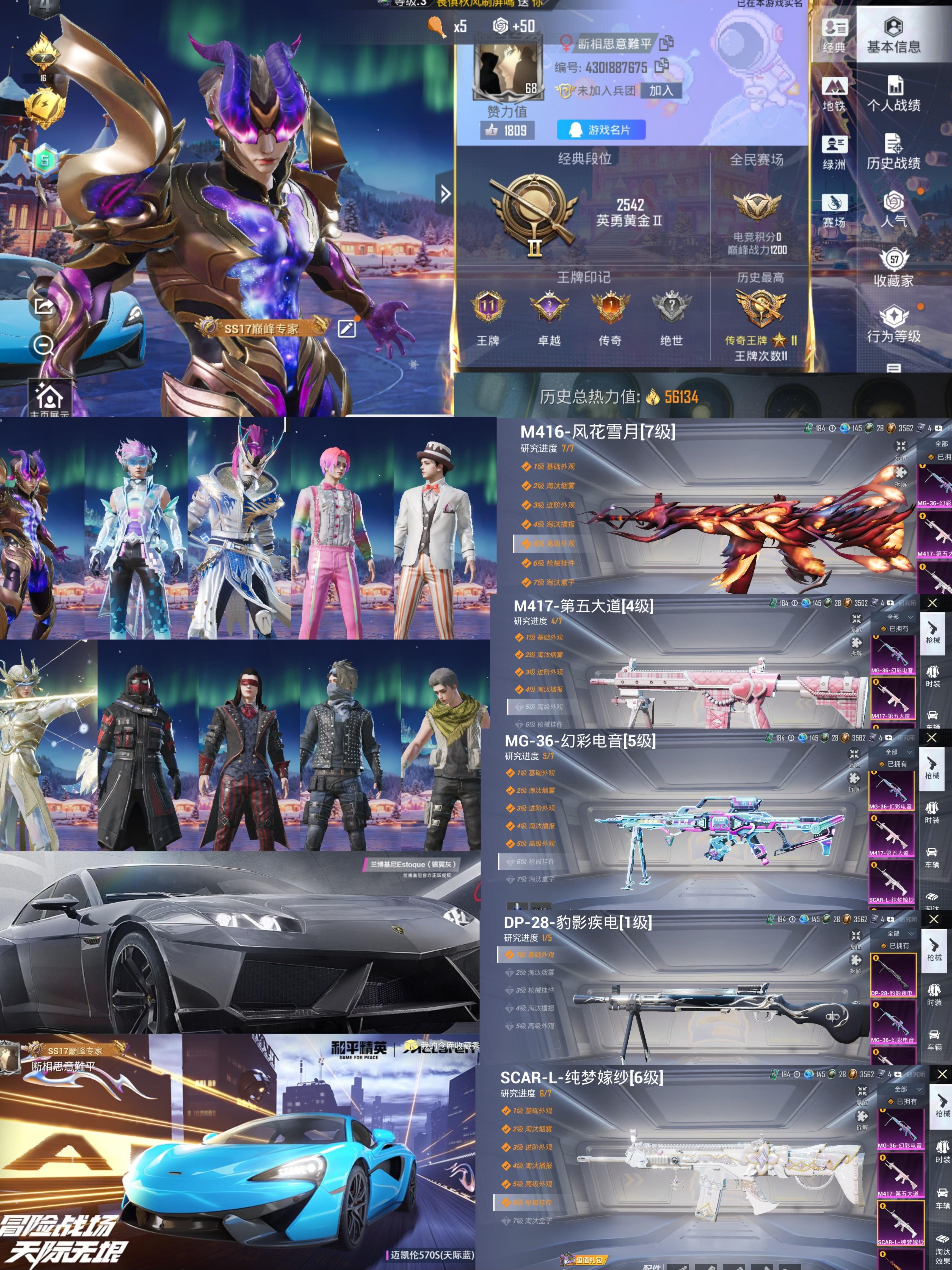Image resolution: width=952 pixels, height=1270 pixels.
Task: Copy the nickname 断相思意難平
Action: (667, 43)
